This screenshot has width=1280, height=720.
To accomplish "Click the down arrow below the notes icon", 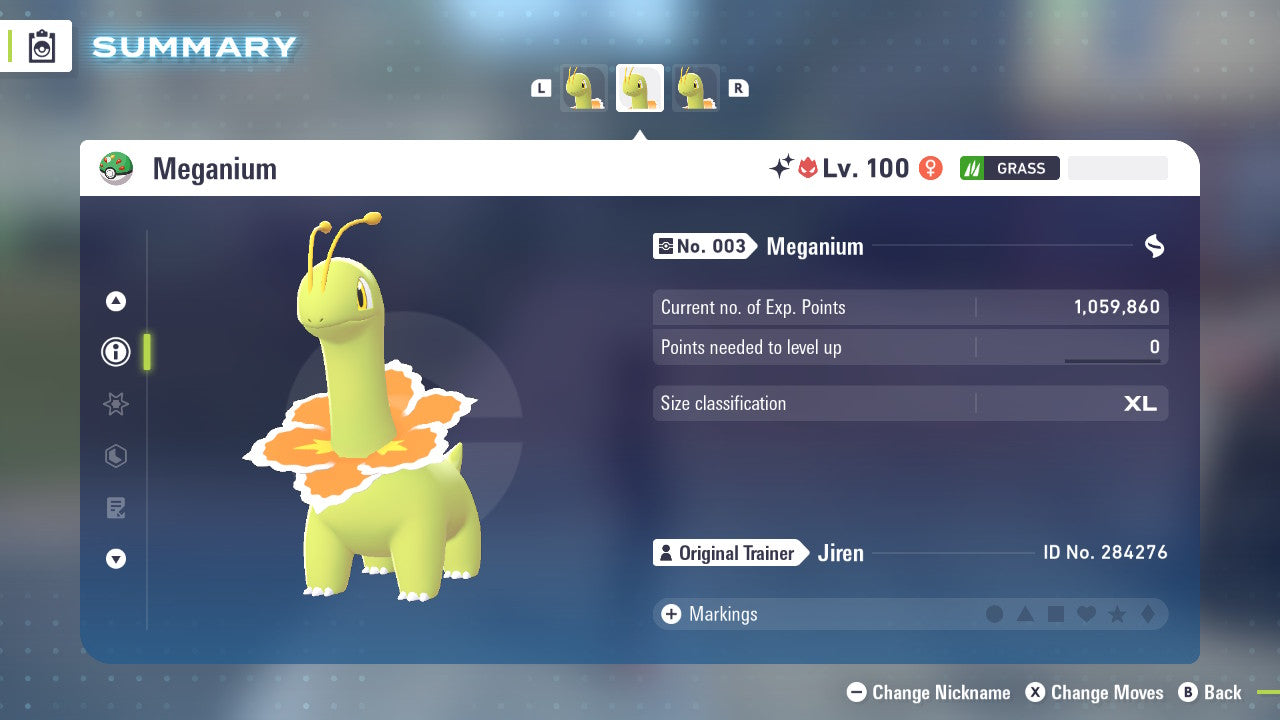I will click(115, 559).
